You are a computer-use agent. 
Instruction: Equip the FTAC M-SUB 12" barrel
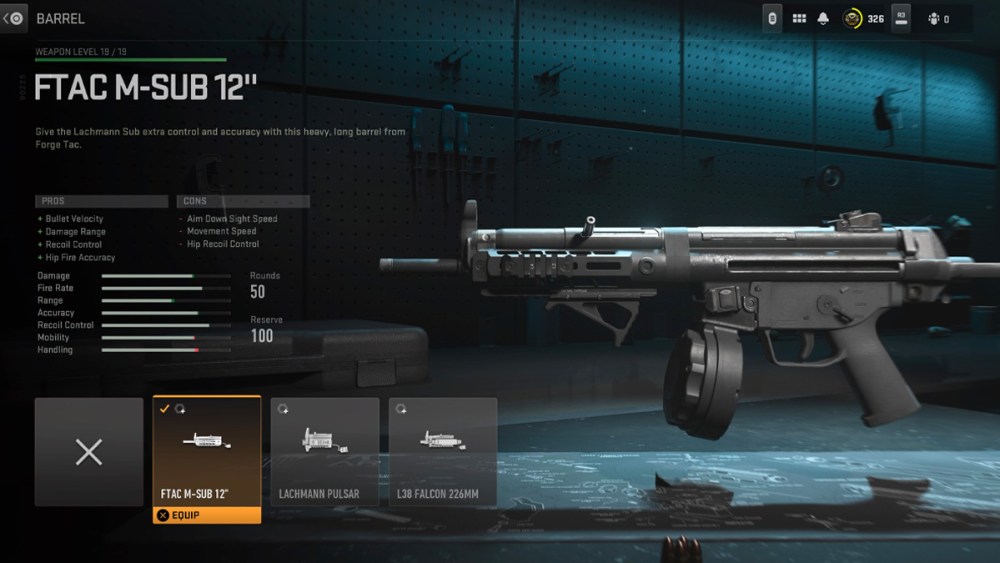tap(207, 516)
